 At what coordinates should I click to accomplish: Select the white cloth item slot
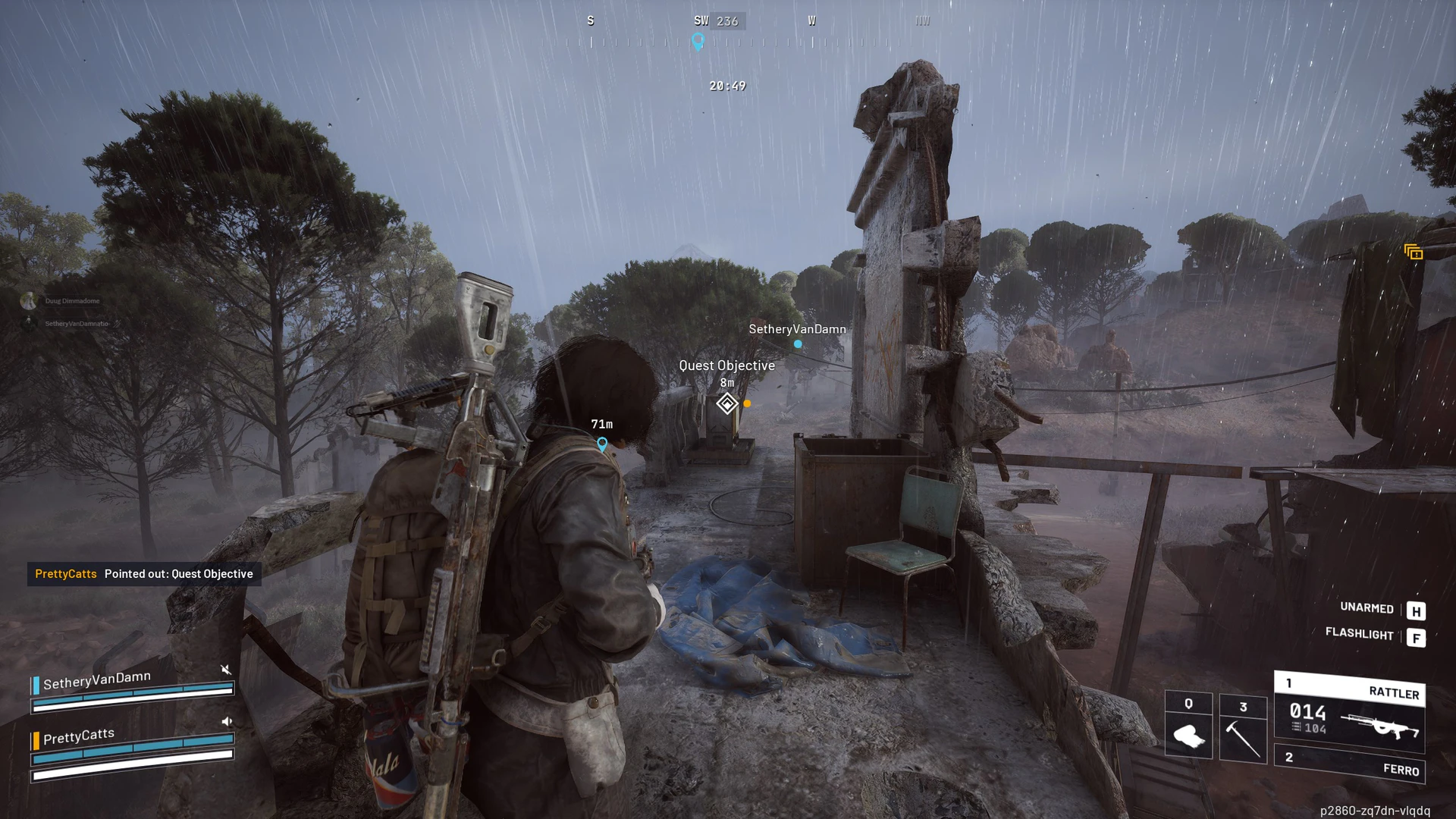[x=1188, y=726]
